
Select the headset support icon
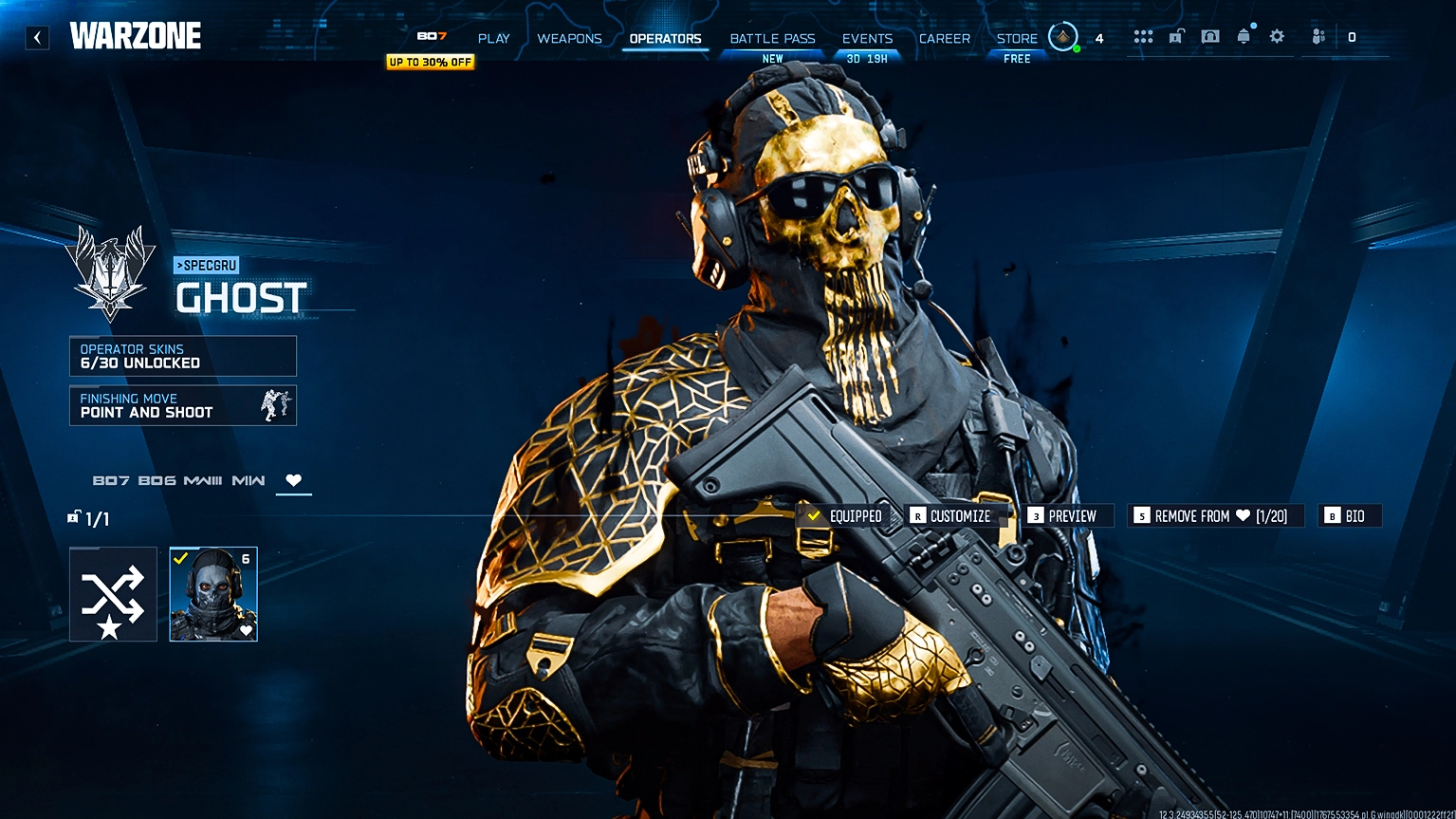tap(1210, 36)
